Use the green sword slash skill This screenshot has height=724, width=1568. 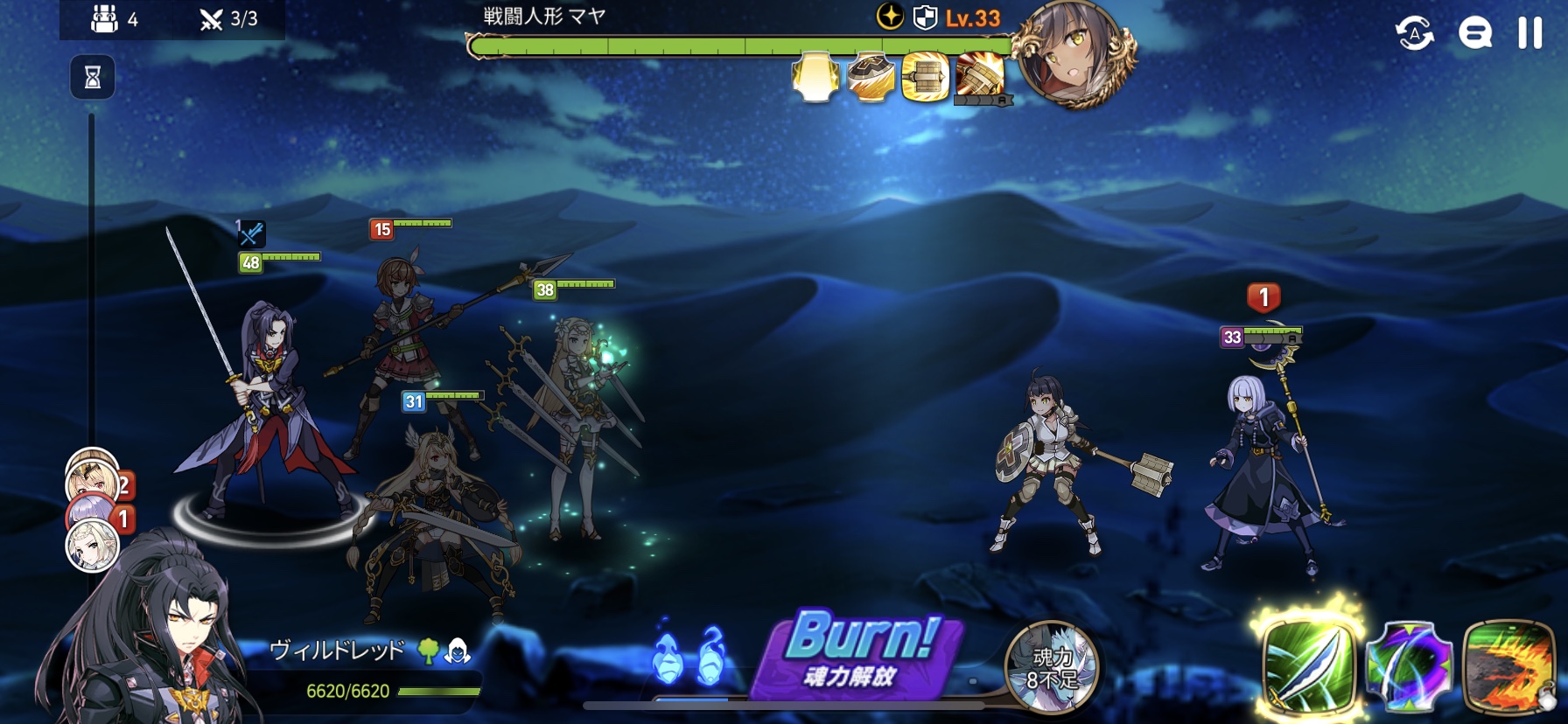point(1309,666)
